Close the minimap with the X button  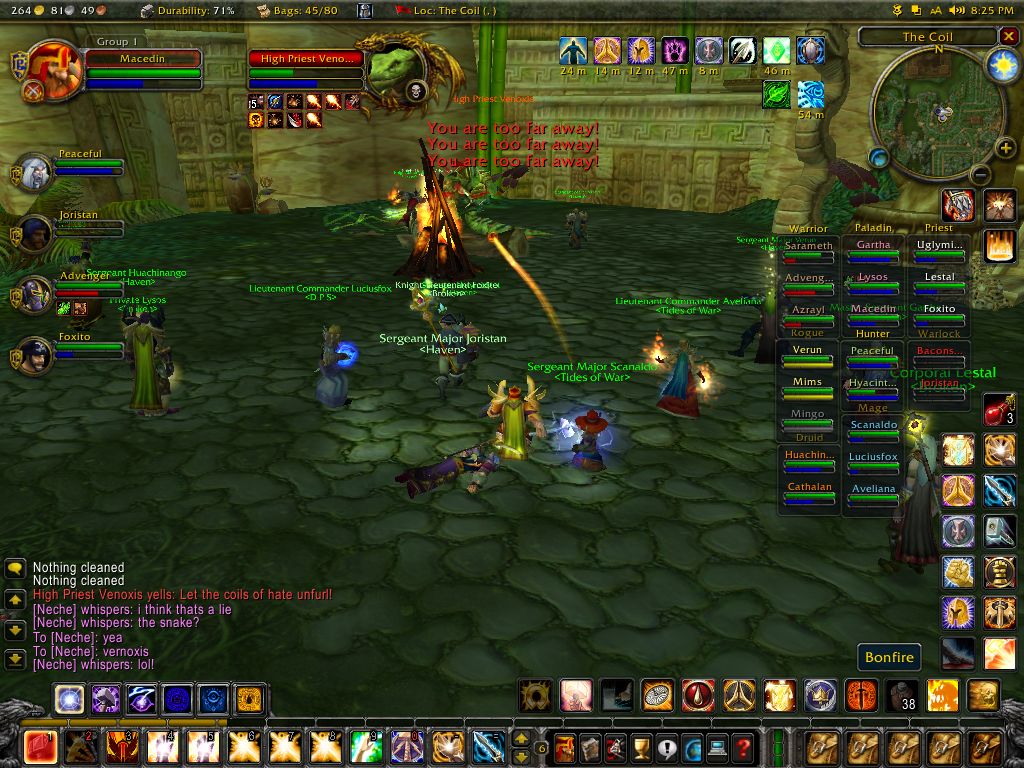point(1008,36)
